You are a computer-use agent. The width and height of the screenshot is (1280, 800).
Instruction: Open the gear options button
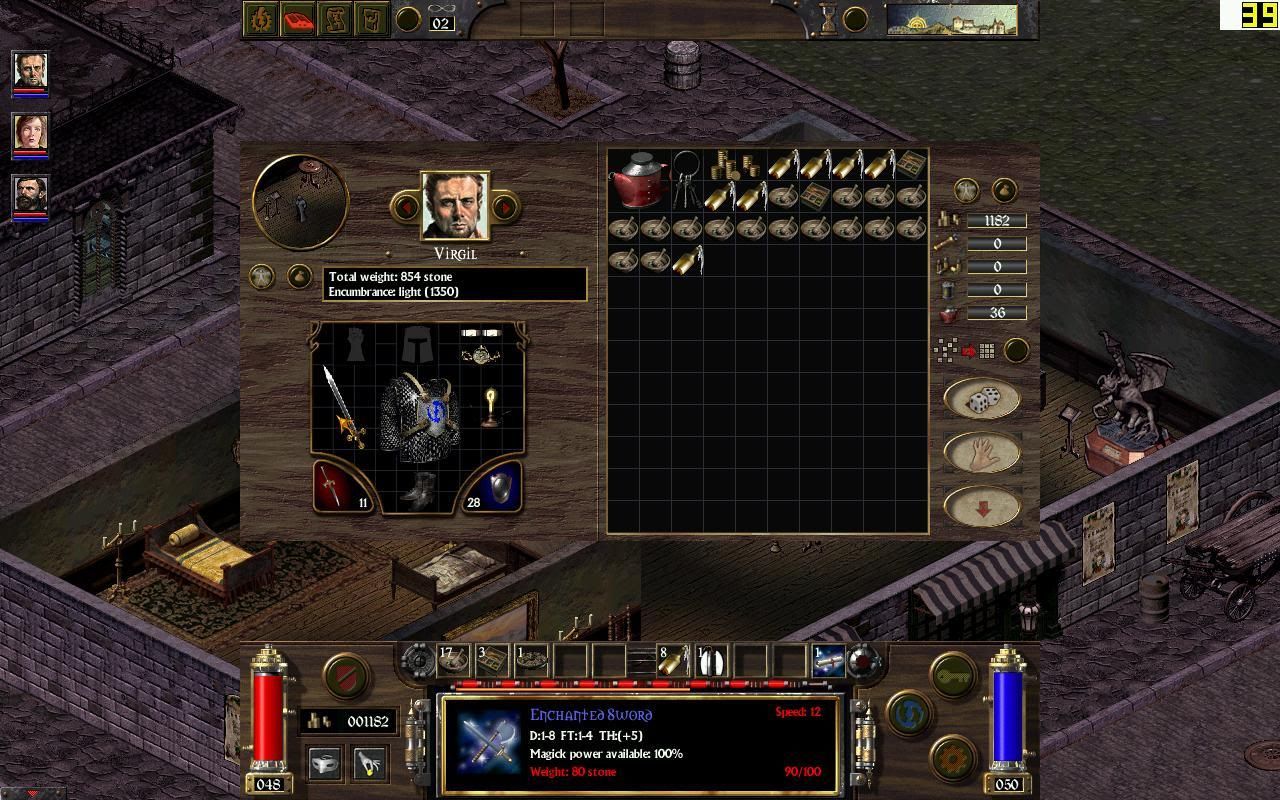pos(953,757)
